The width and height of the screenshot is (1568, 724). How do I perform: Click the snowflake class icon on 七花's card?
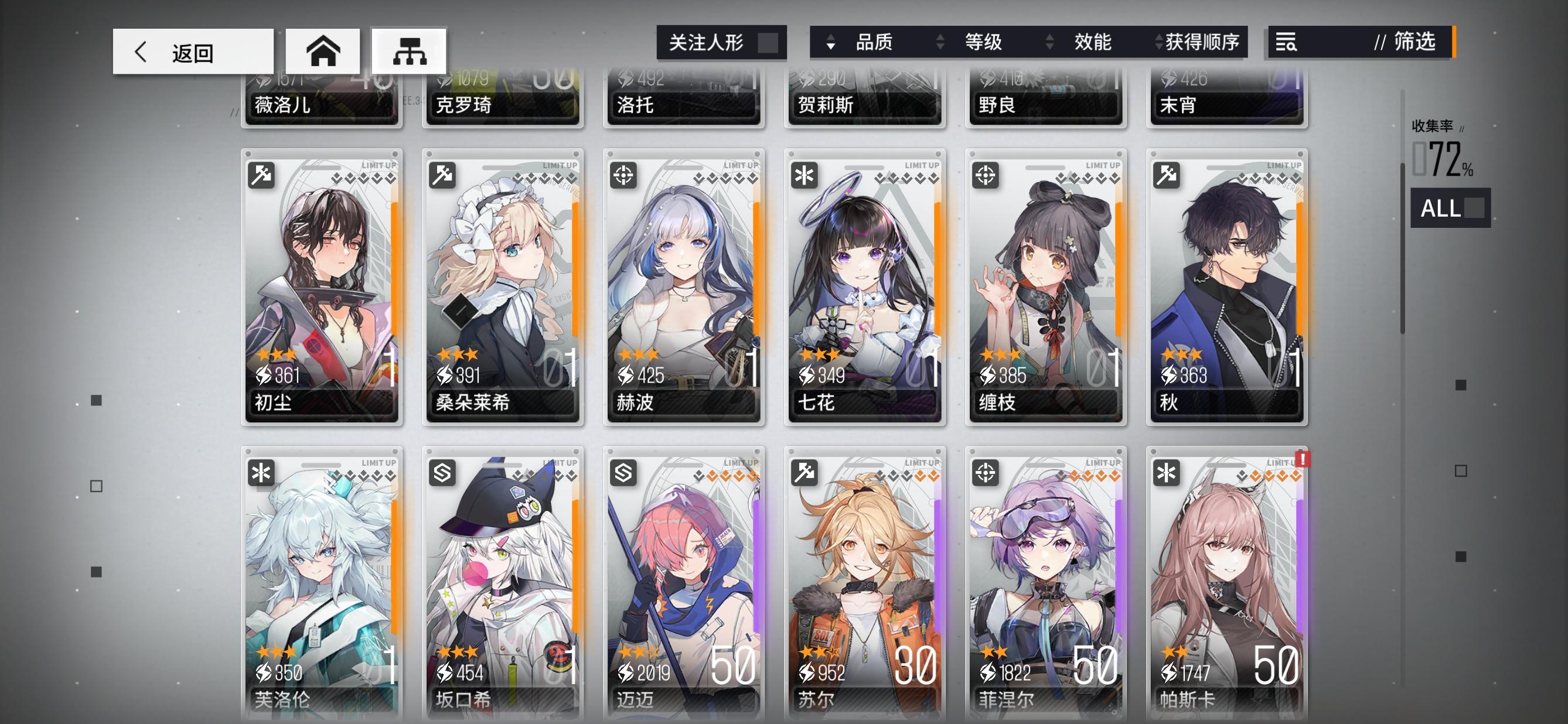[805, 176]
